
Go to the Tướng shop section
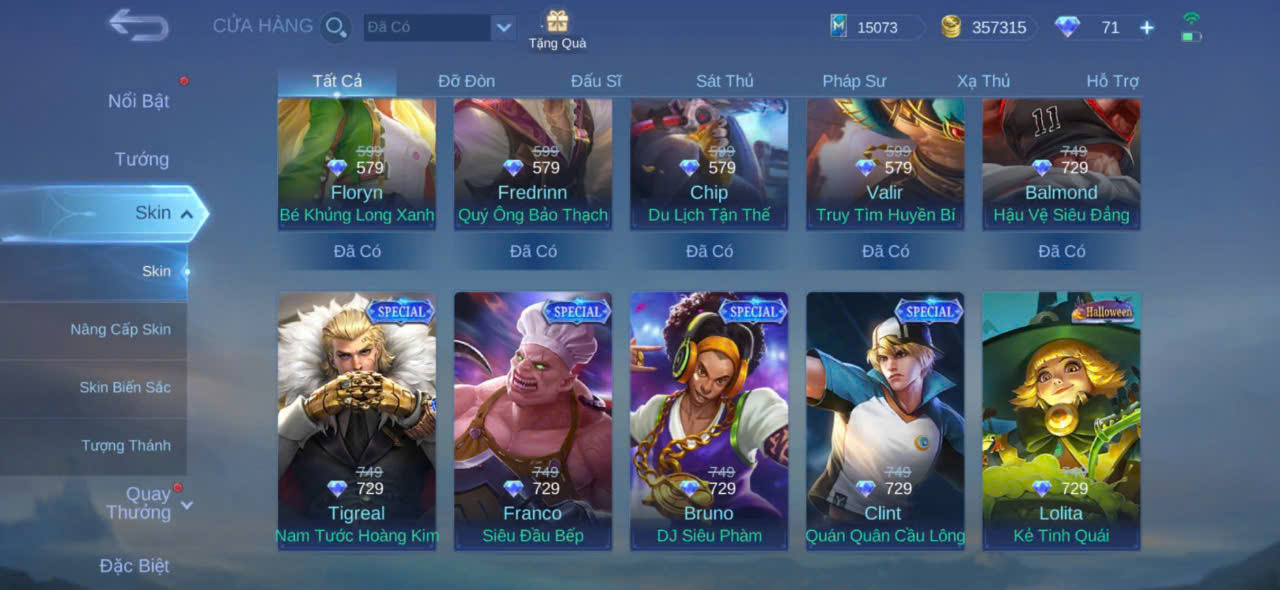tap(141, 159)
